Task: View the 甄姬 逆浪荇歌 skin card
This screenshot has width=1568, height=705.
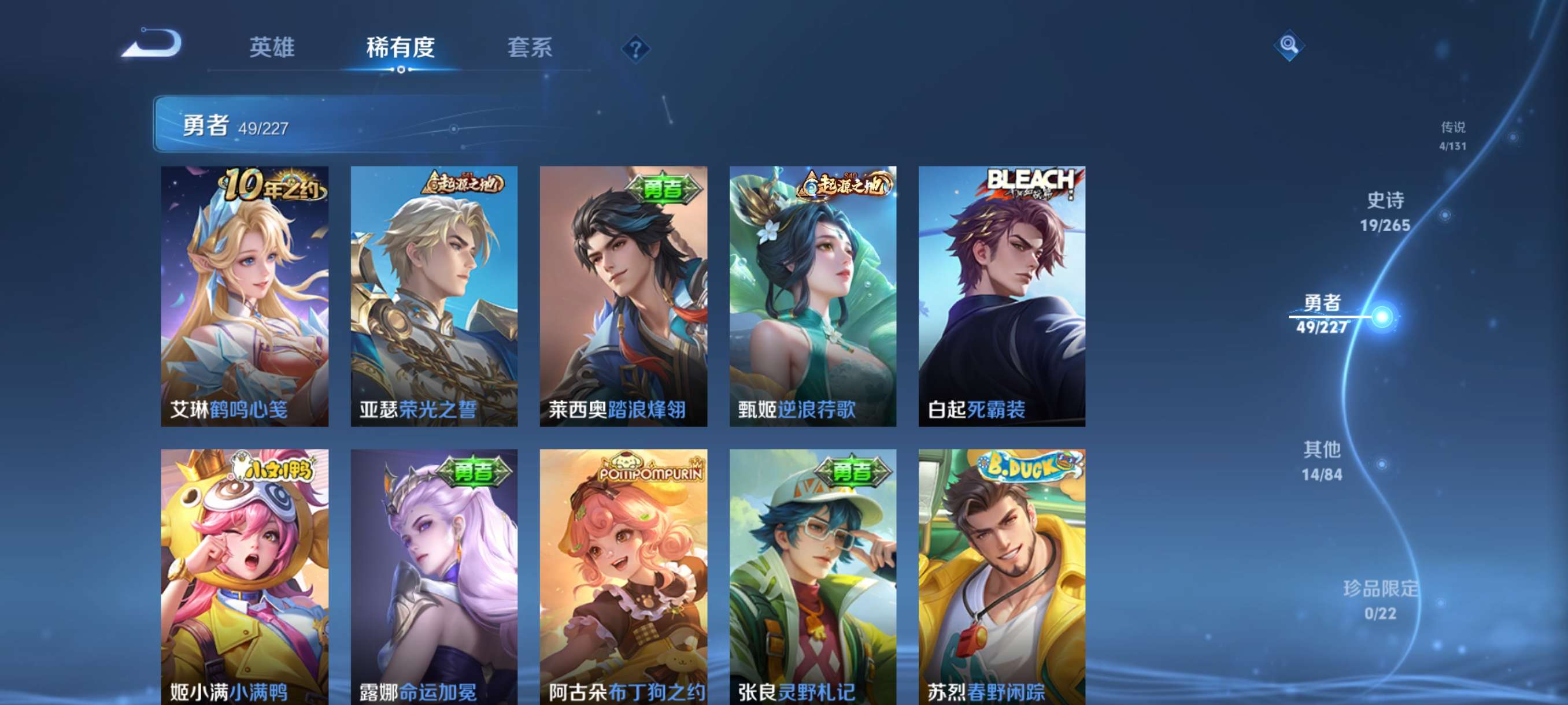Action: [x=812, y=296]
